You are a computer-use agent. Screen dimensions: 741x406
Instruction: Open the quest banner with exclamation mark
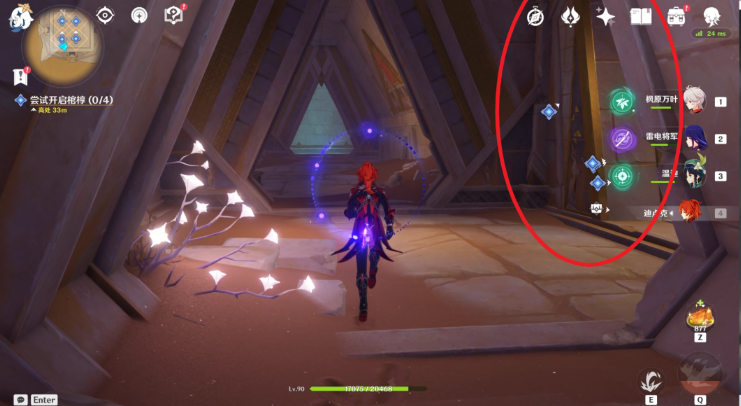pos(20,75)
